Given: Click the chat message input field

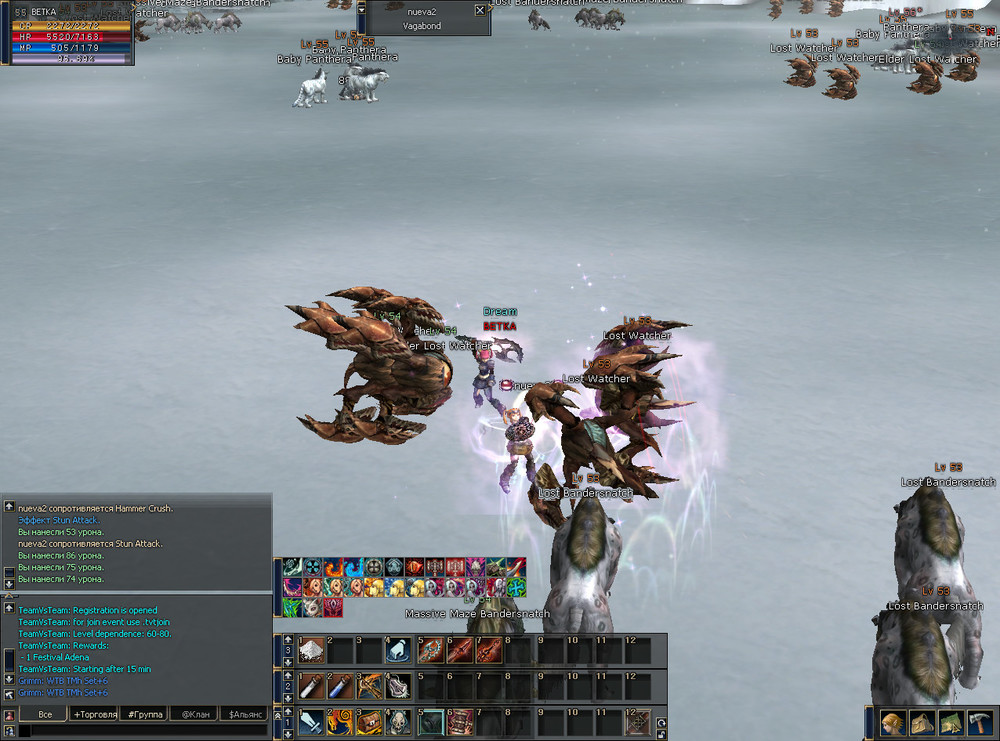Looking at the screenshot, I should tap(140, 732).
